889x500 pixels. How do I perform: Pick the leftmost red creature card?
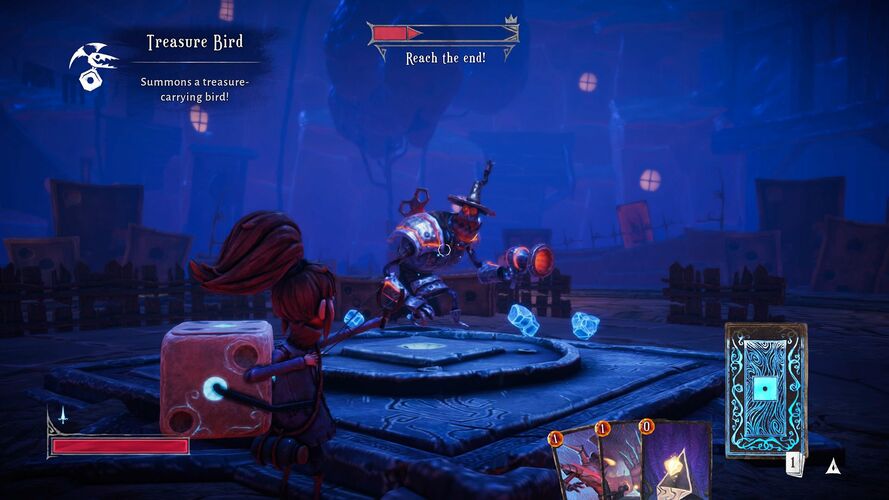(572, 468)
